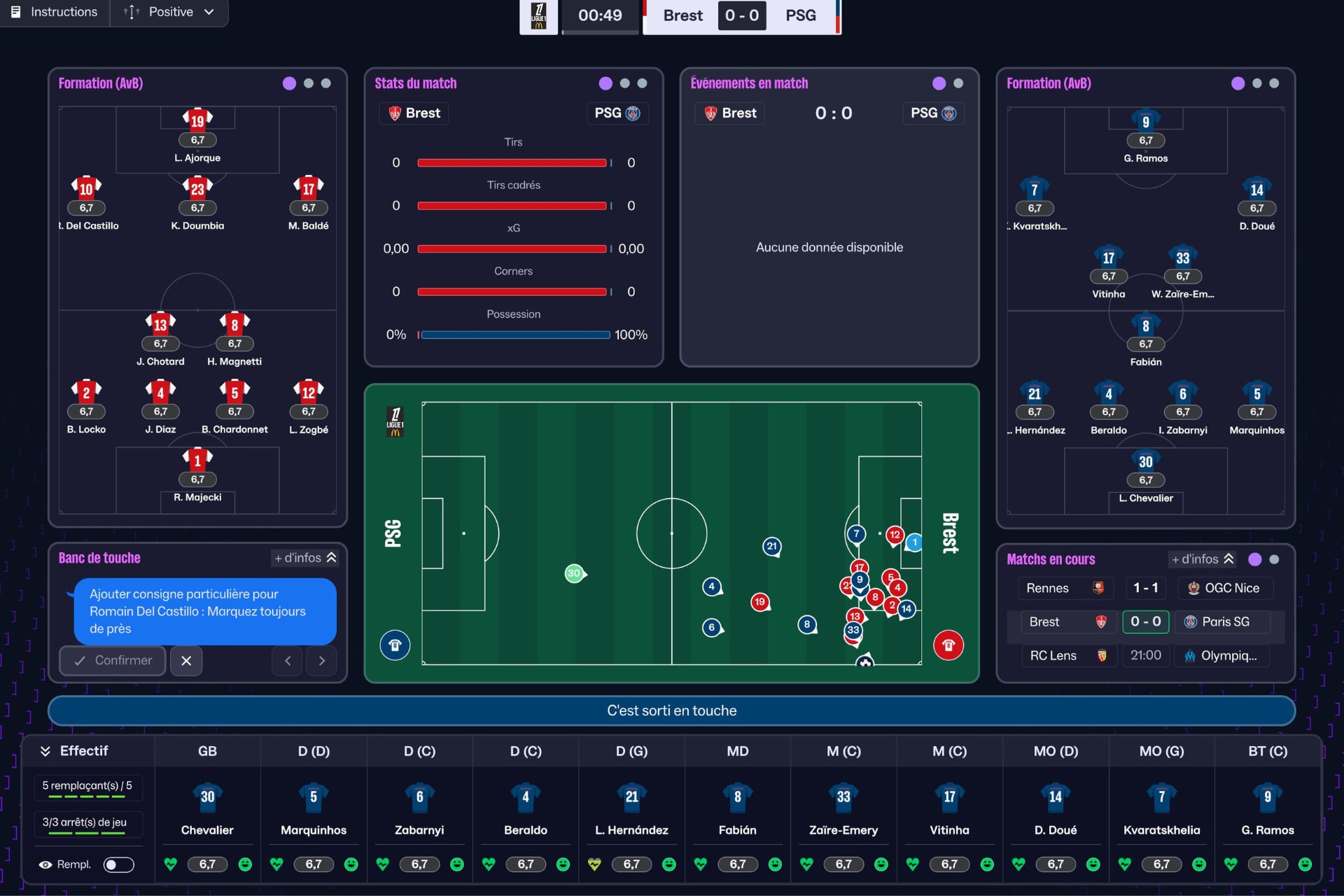The image size is (1344, 896).
Task: Toggle the purple indicator on Matchs en cours panel
Action: click(x=1255, y=559)
